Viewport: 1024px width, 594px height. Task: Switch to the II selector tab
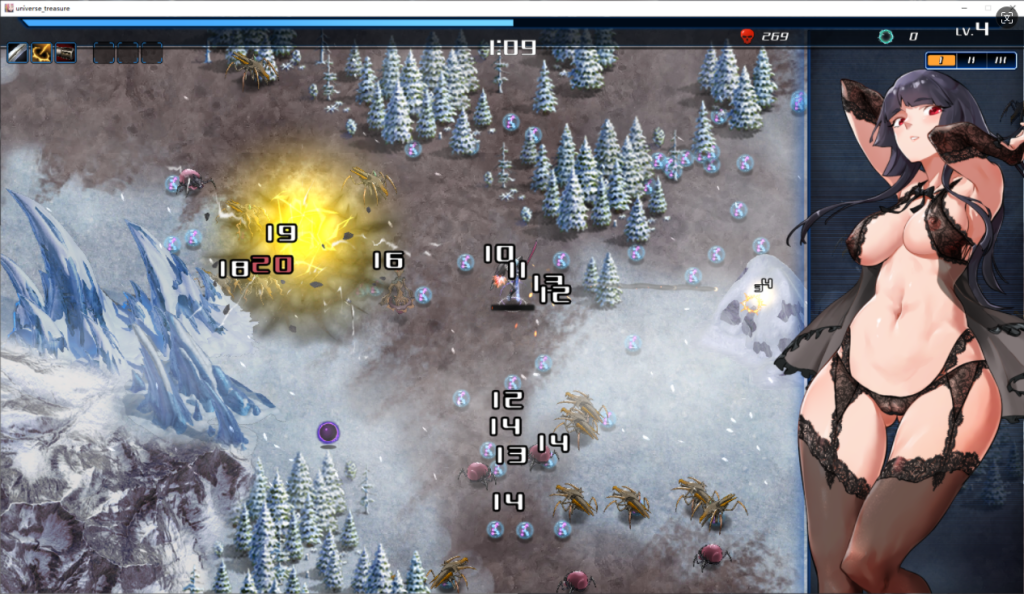point(970,60)
